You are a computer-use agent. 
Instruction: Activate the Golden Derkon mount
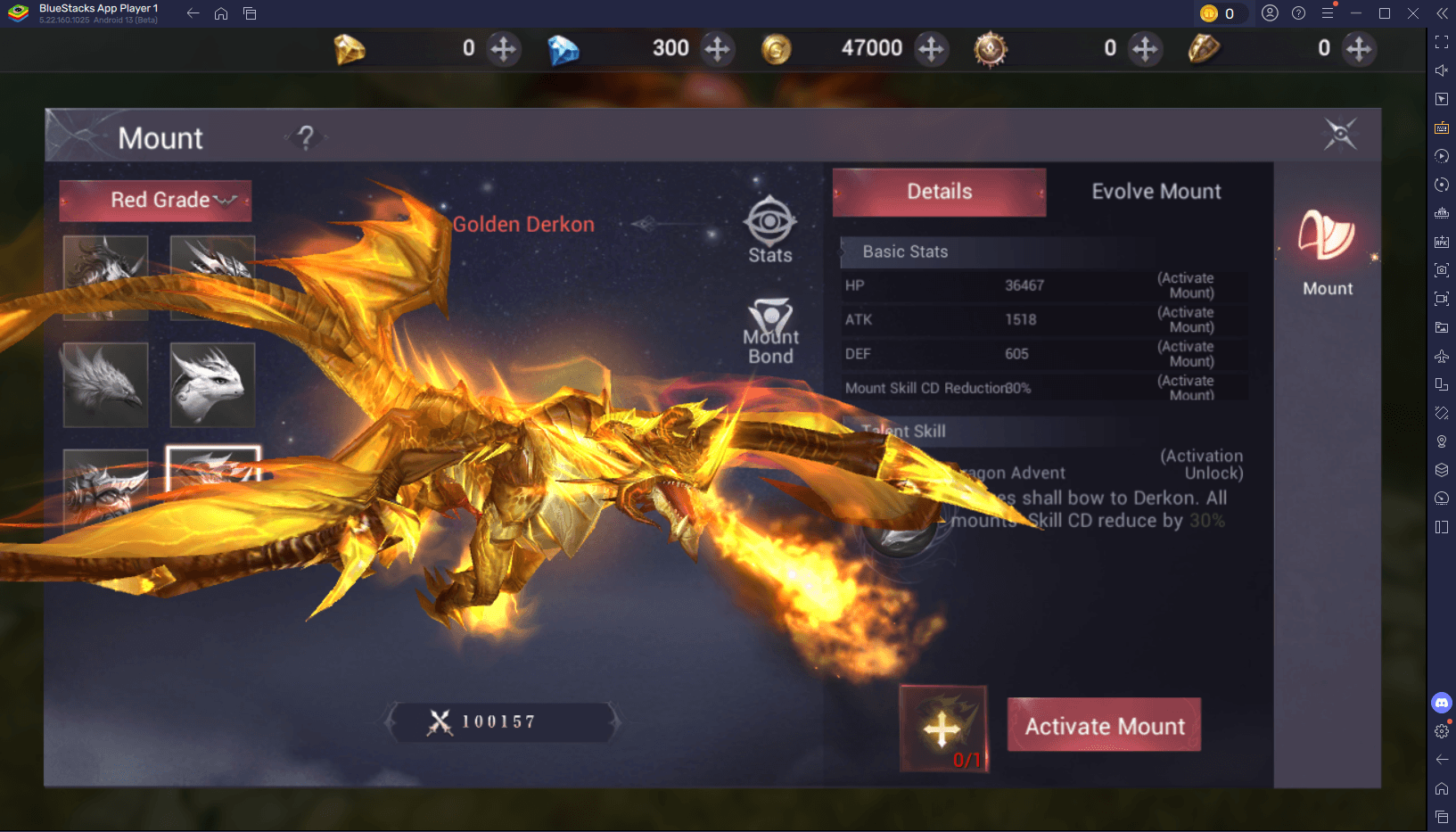[x=1104, y=725]
